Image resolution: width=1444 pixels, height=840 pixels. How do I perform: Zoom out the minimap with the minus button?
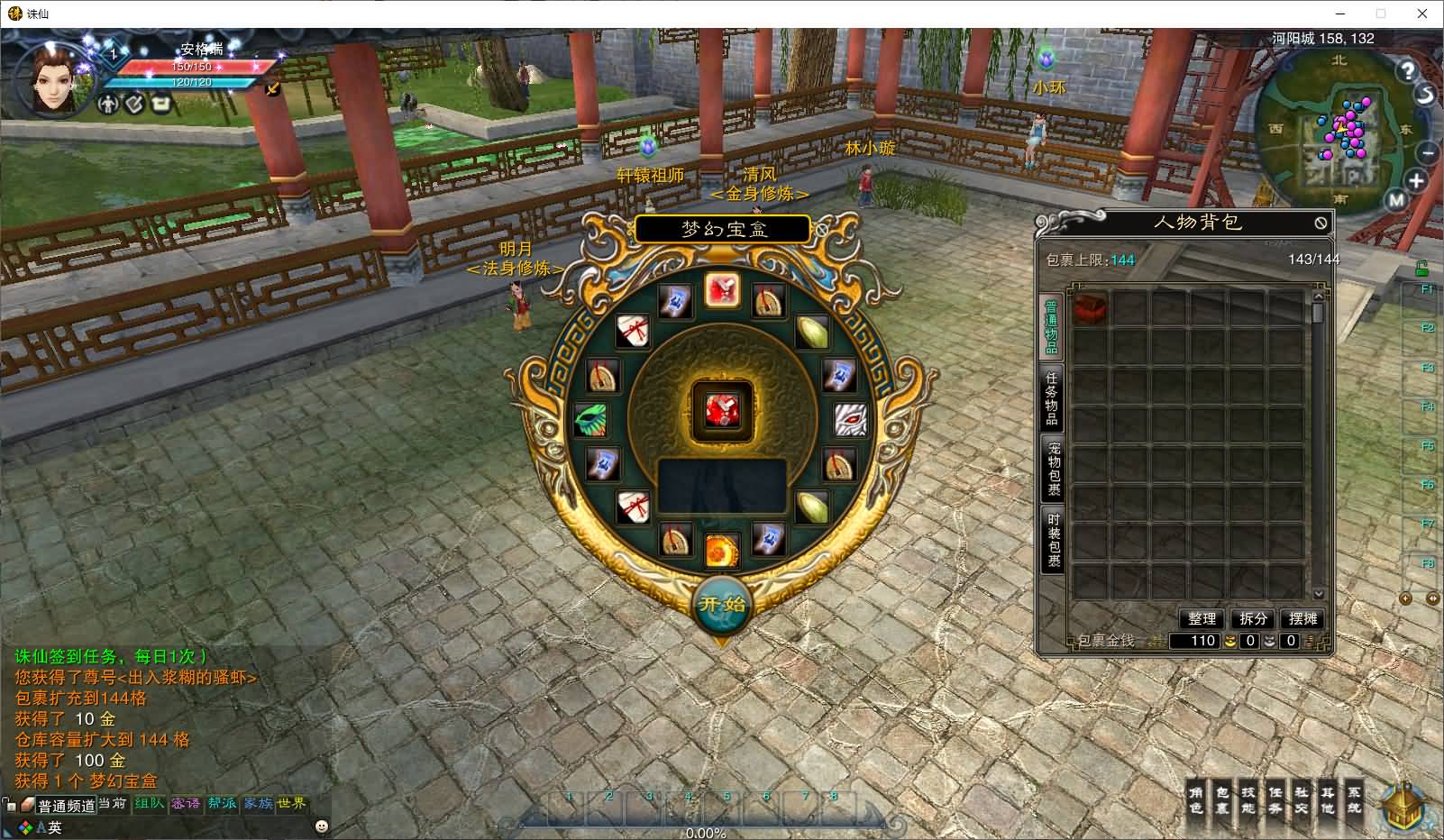(1426, 151)
